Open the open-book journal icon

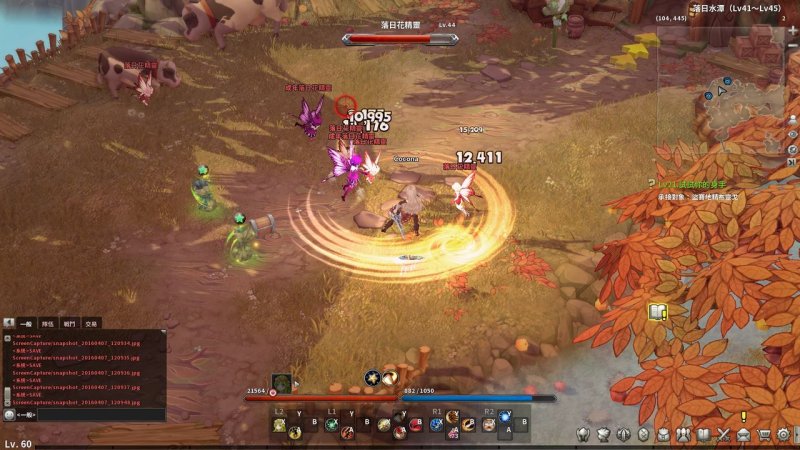(703, 434)
